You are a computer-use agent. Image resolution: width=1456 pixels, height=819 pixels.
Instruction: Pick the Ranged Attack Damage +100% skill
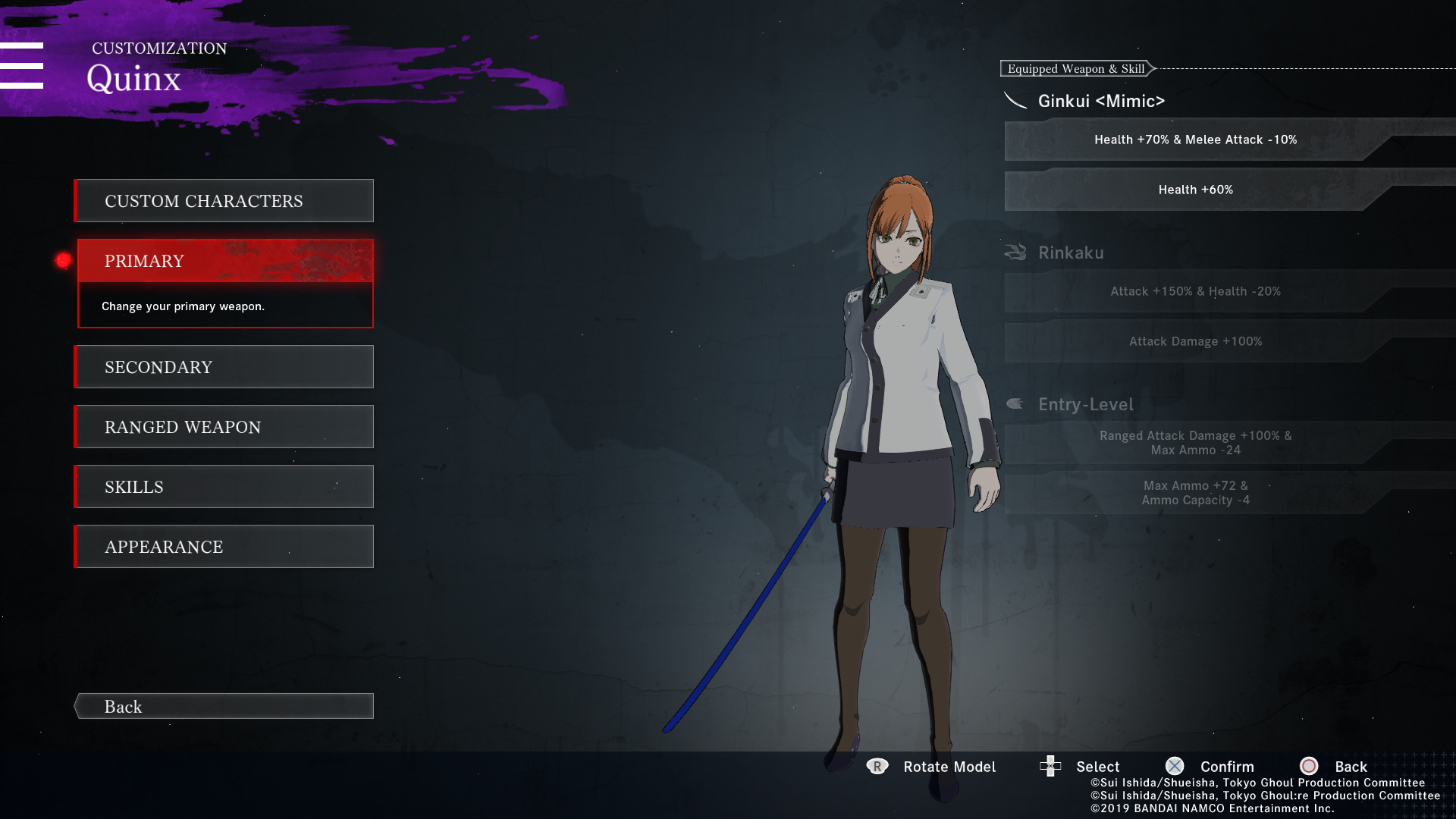click(1195, 443)
